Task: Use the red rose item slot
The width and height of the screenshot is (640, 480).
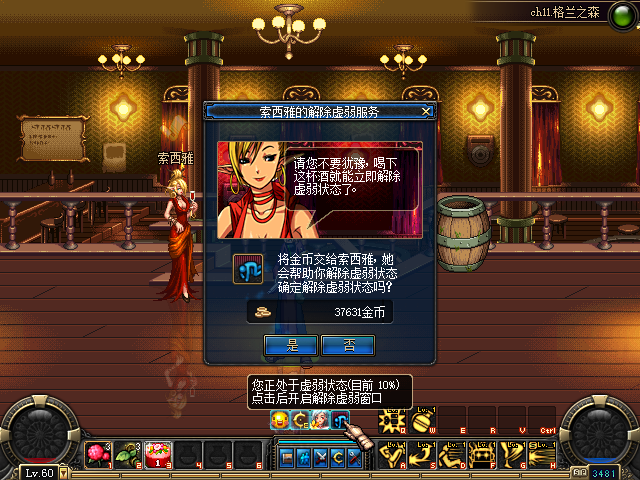Action: click(100, 453)
